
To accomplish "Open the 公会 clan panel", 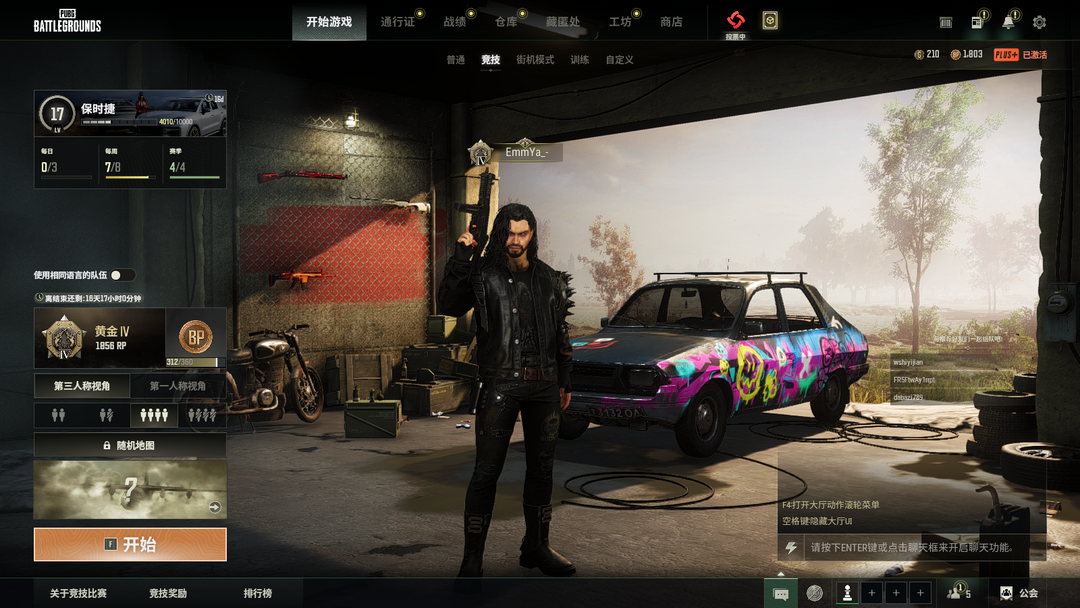I will pyautogui.click(x=1019, y=593).
